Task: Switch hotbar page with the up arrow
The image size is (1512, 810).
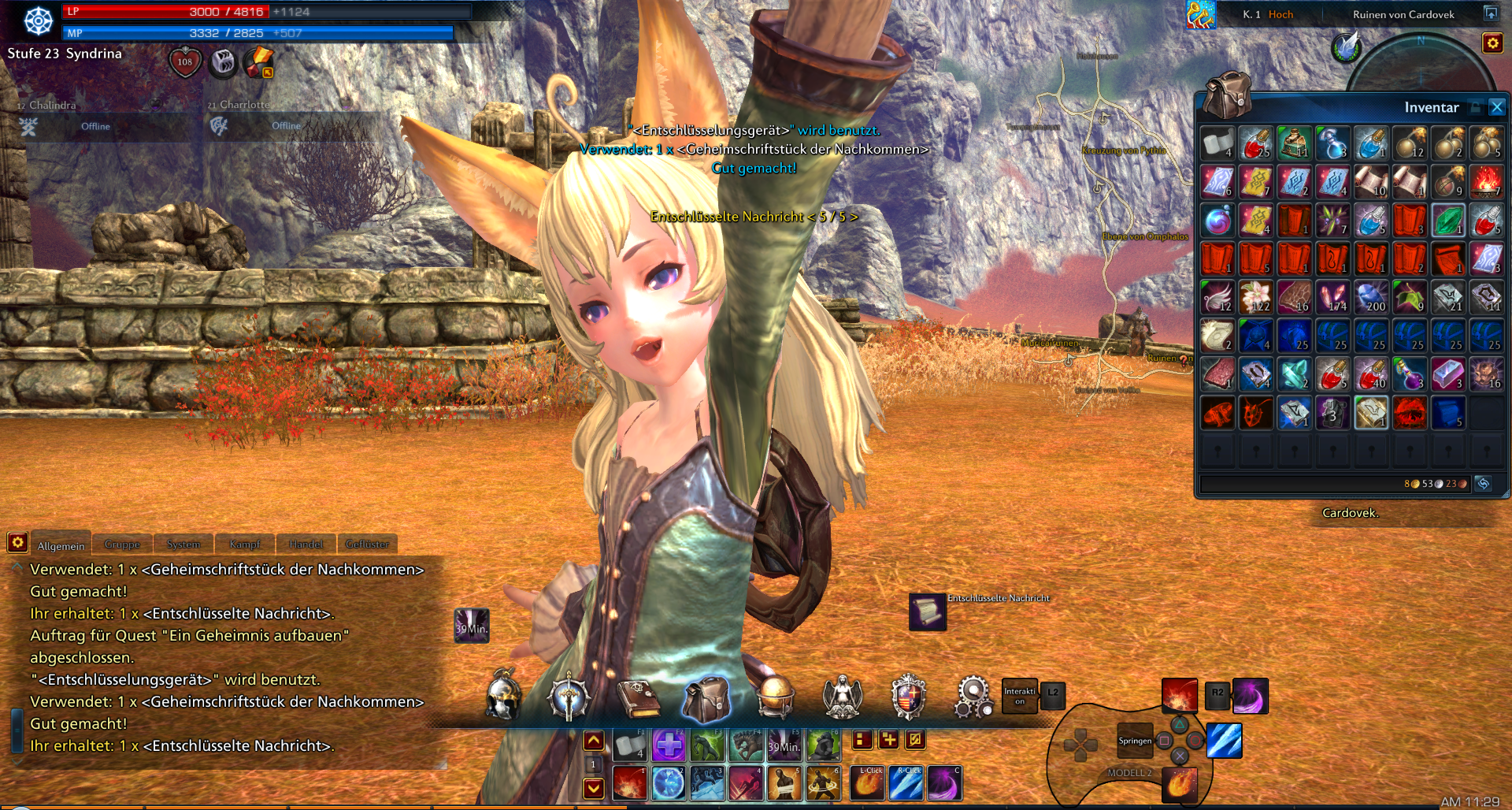Action: 594,741
